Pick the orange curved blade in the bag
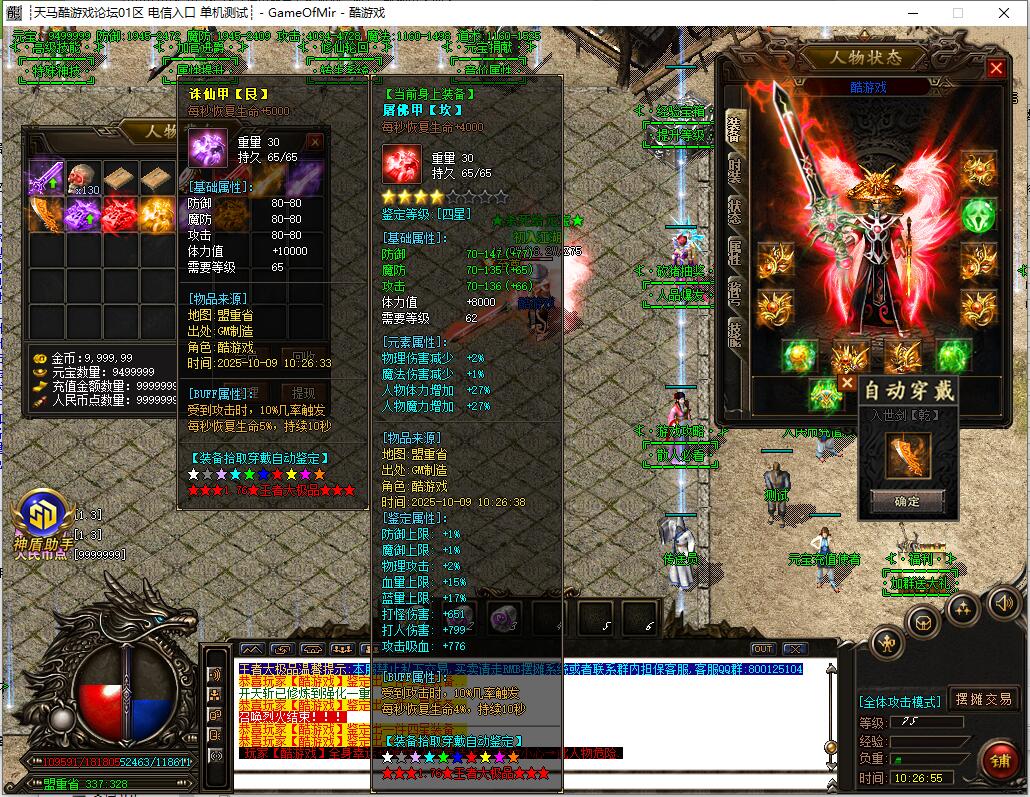This screenshot has width=1030, height=797. point(46,214)
